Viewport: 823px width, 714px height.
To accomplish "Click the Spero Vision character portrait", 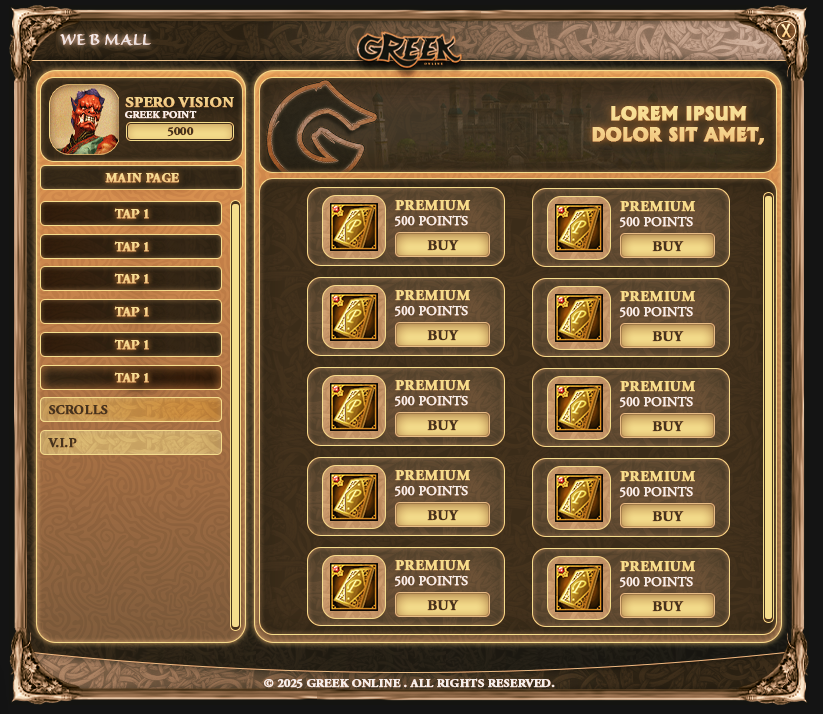I will coord(84,120).
